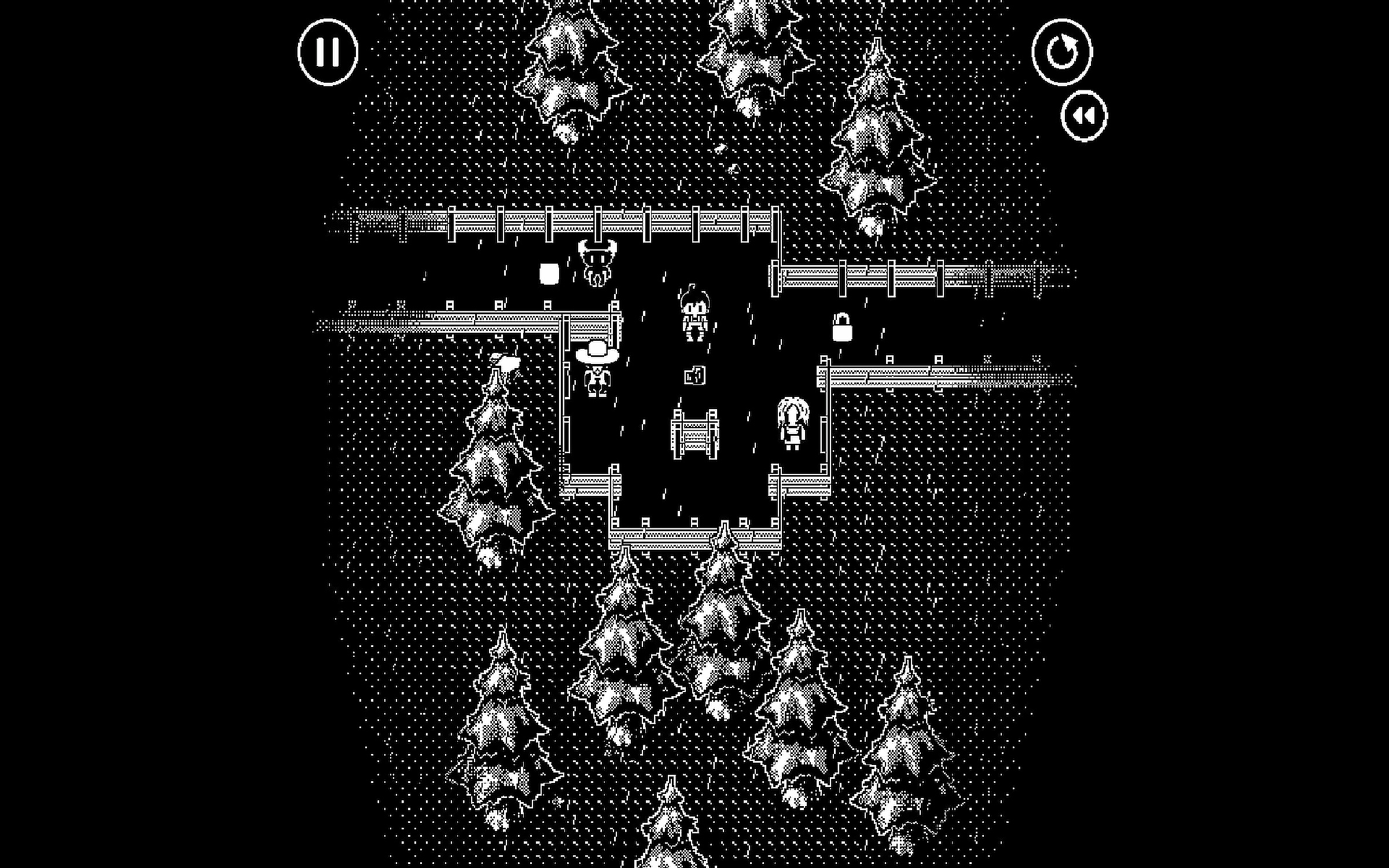Pause the game with the pause button
Viewport: 1389px width, 868px height.
[x=328, y=52]
